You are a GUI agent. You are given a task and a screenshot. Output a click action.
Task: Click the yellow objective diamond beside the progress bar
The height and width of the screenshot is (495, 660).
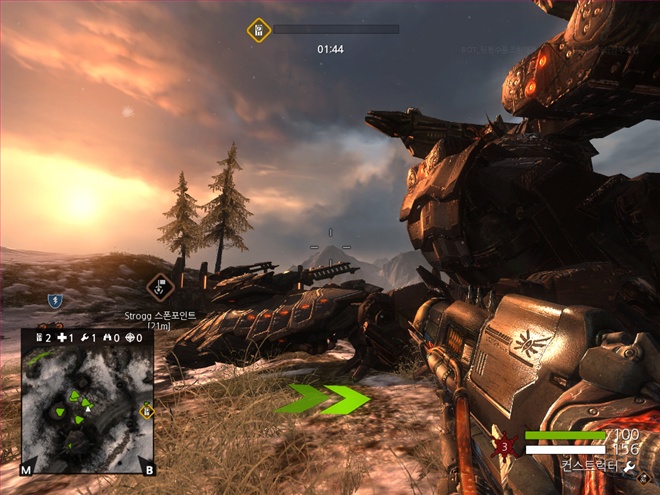pos(258,30)
